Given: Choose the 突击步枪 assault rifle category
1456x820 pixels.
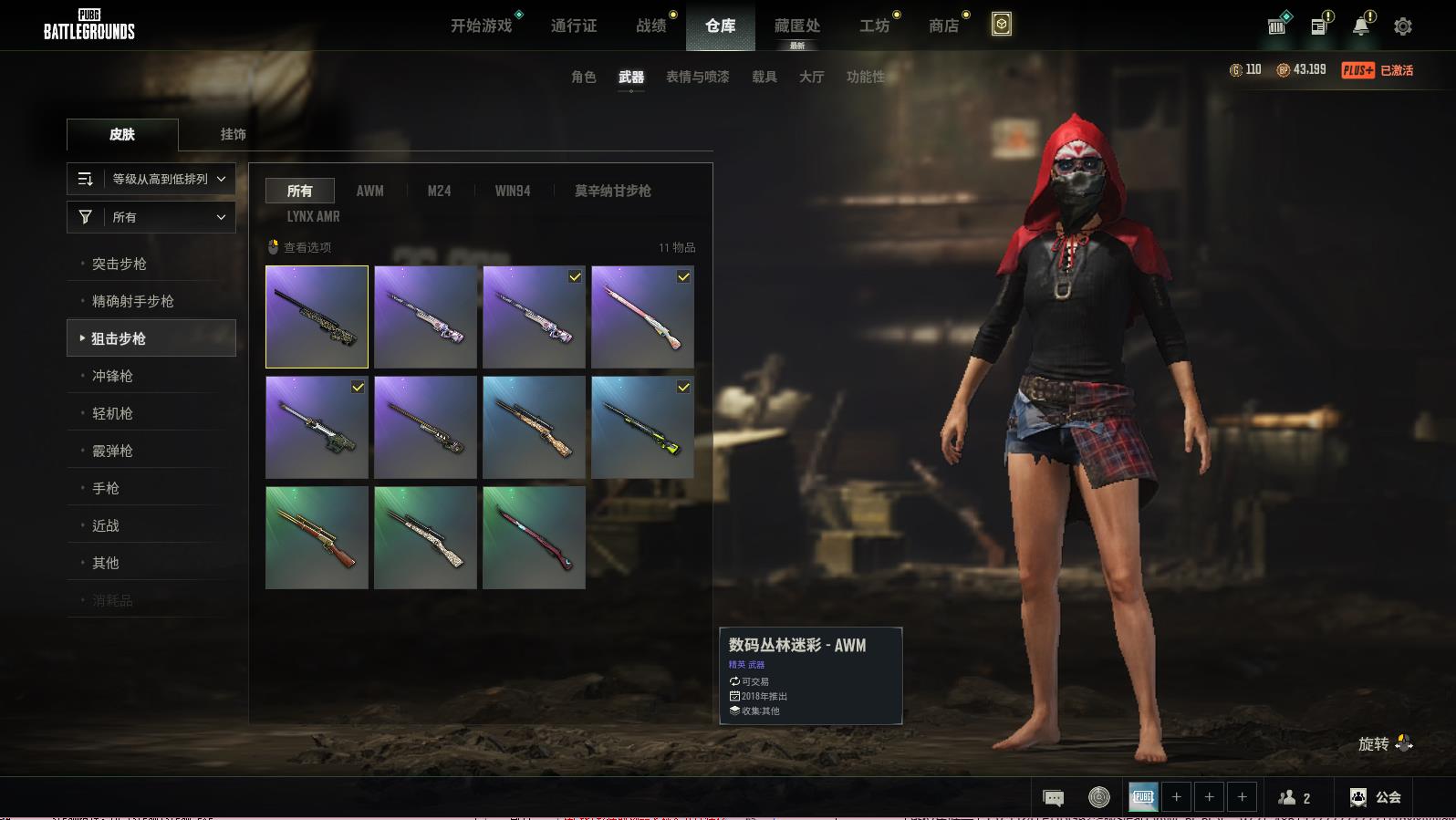Looking at the screenshot, I should 120,264.
